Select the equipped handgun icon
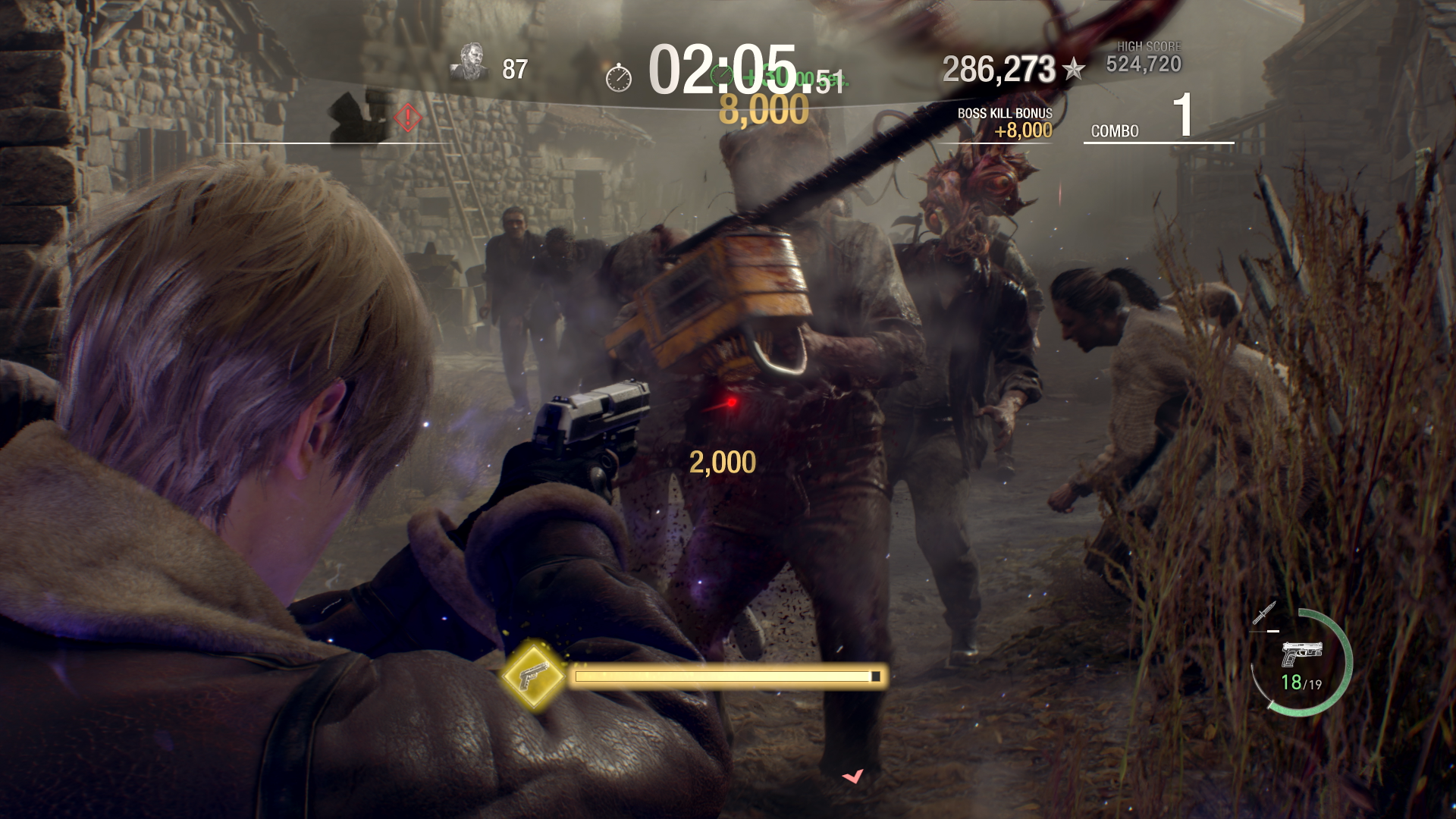Screen dimensions: 1456x819 click(x=1301, y=654)
